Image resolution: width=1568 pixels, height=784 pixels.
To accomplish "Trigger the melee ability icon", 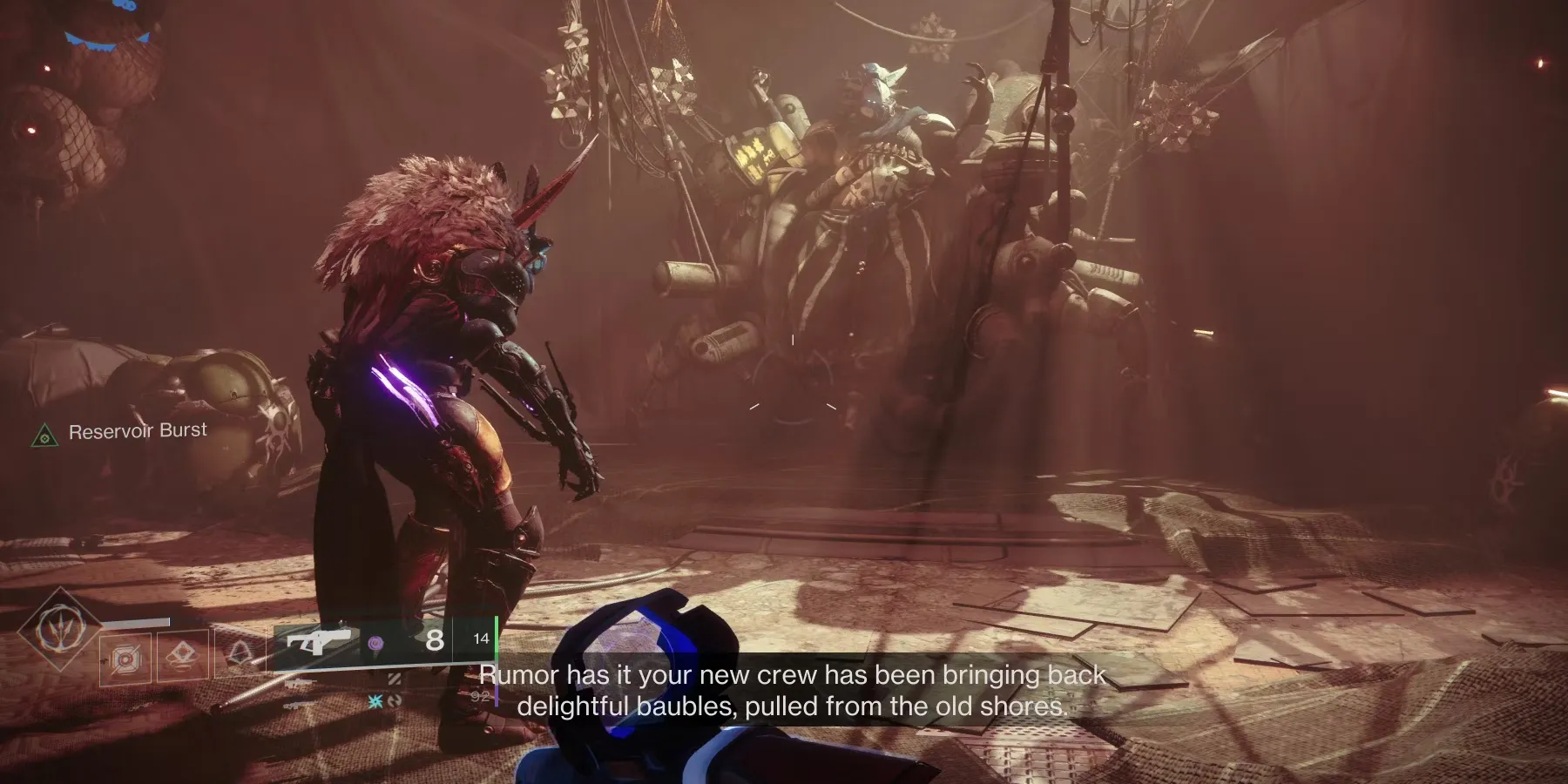I will point(184,658).
